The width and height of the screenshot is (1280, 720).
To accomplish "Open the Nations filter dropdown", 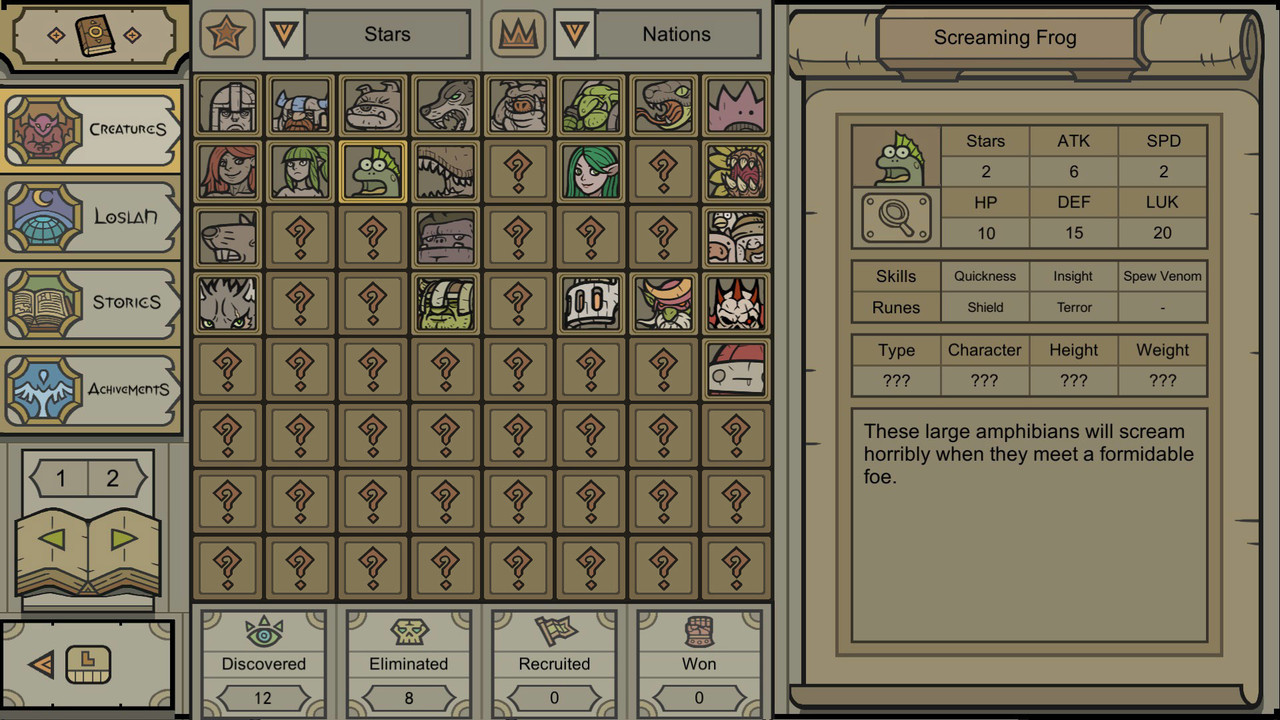I will pyautogui.click(x=574, y=35).
